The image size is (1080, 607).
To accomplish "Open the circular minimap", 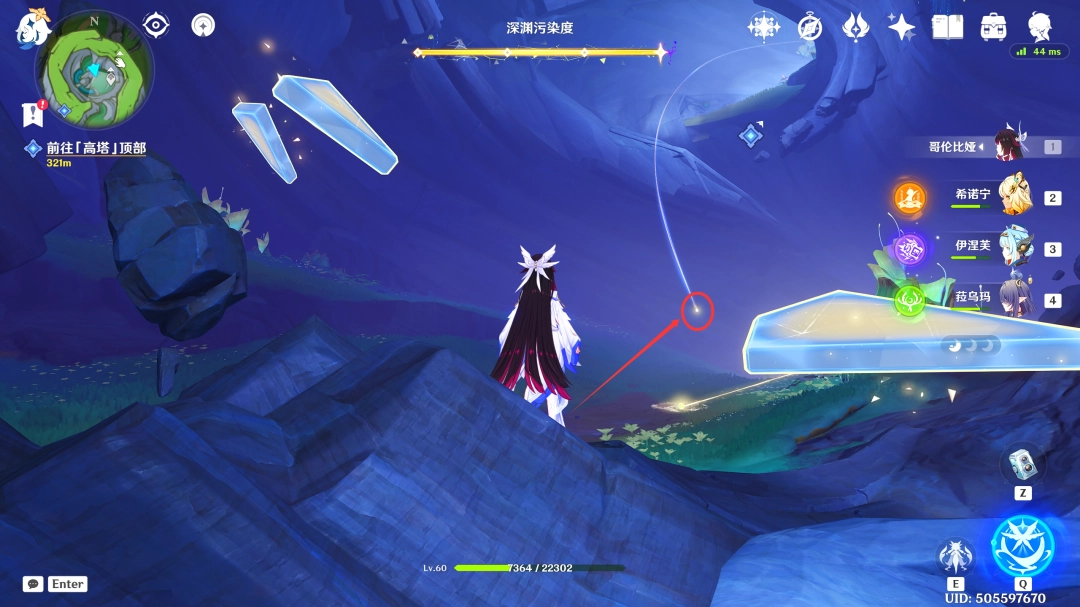I will click(94, 70).
